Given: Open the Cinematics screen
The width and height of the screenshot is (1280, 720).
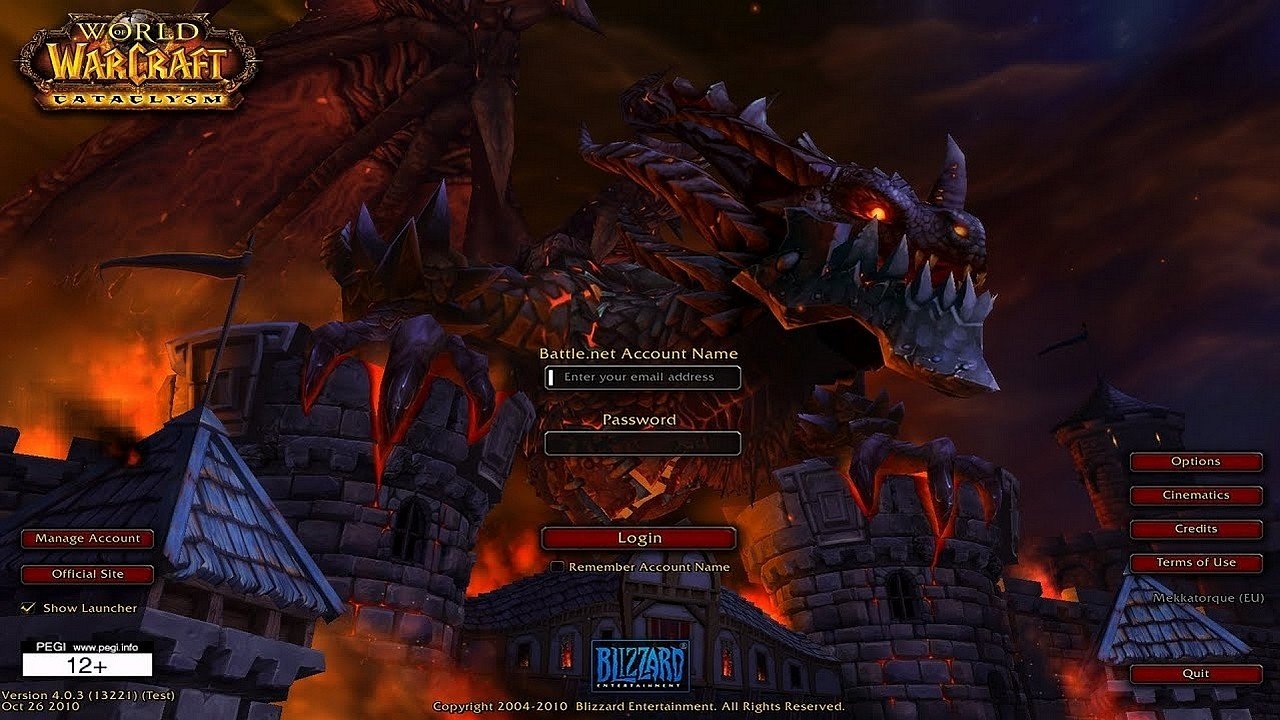Looking at the screenshot, I should [x=1196, y=495].
